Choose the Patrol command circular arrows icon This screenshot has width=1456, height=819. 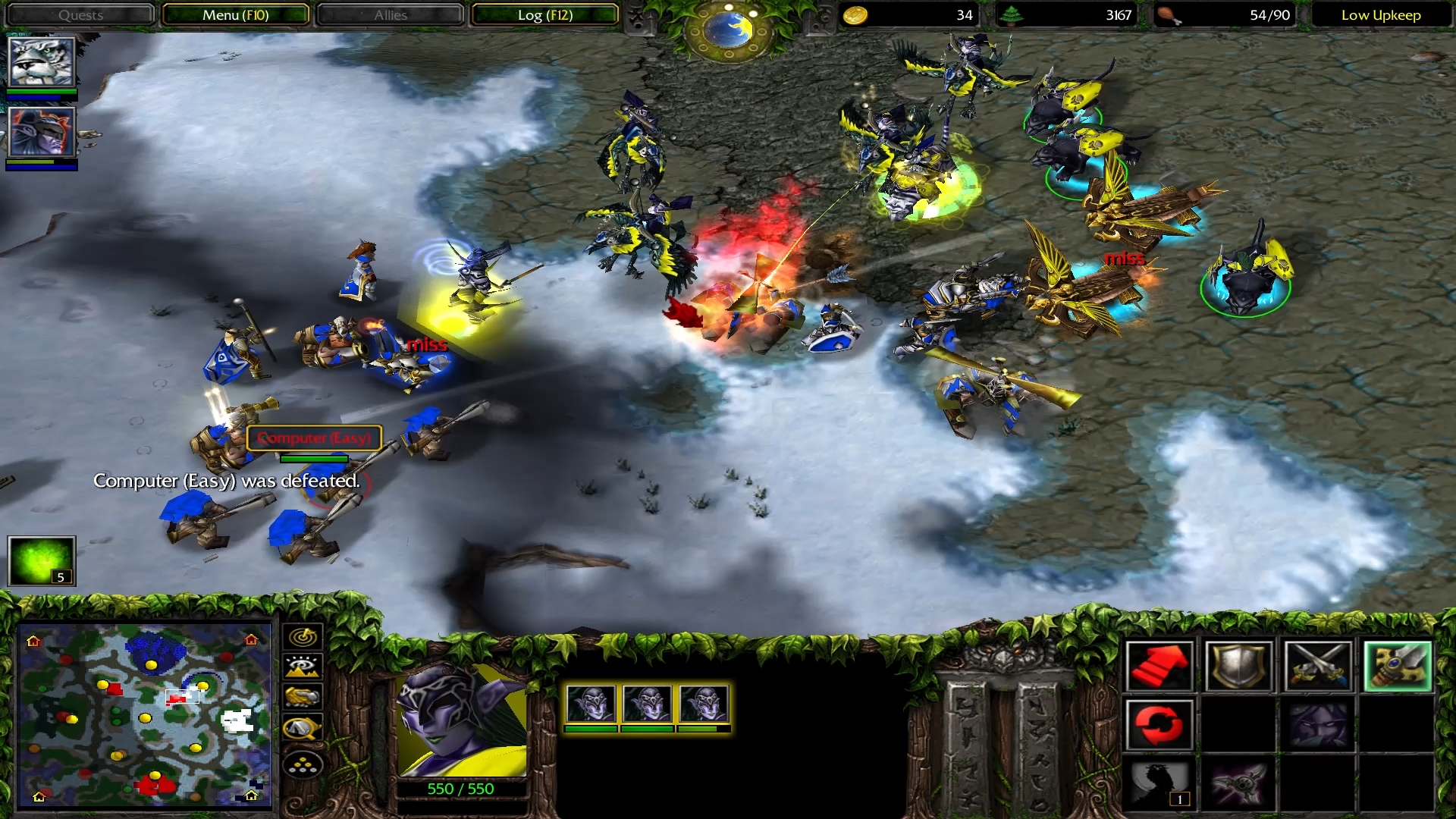[x=1159, y=724]
